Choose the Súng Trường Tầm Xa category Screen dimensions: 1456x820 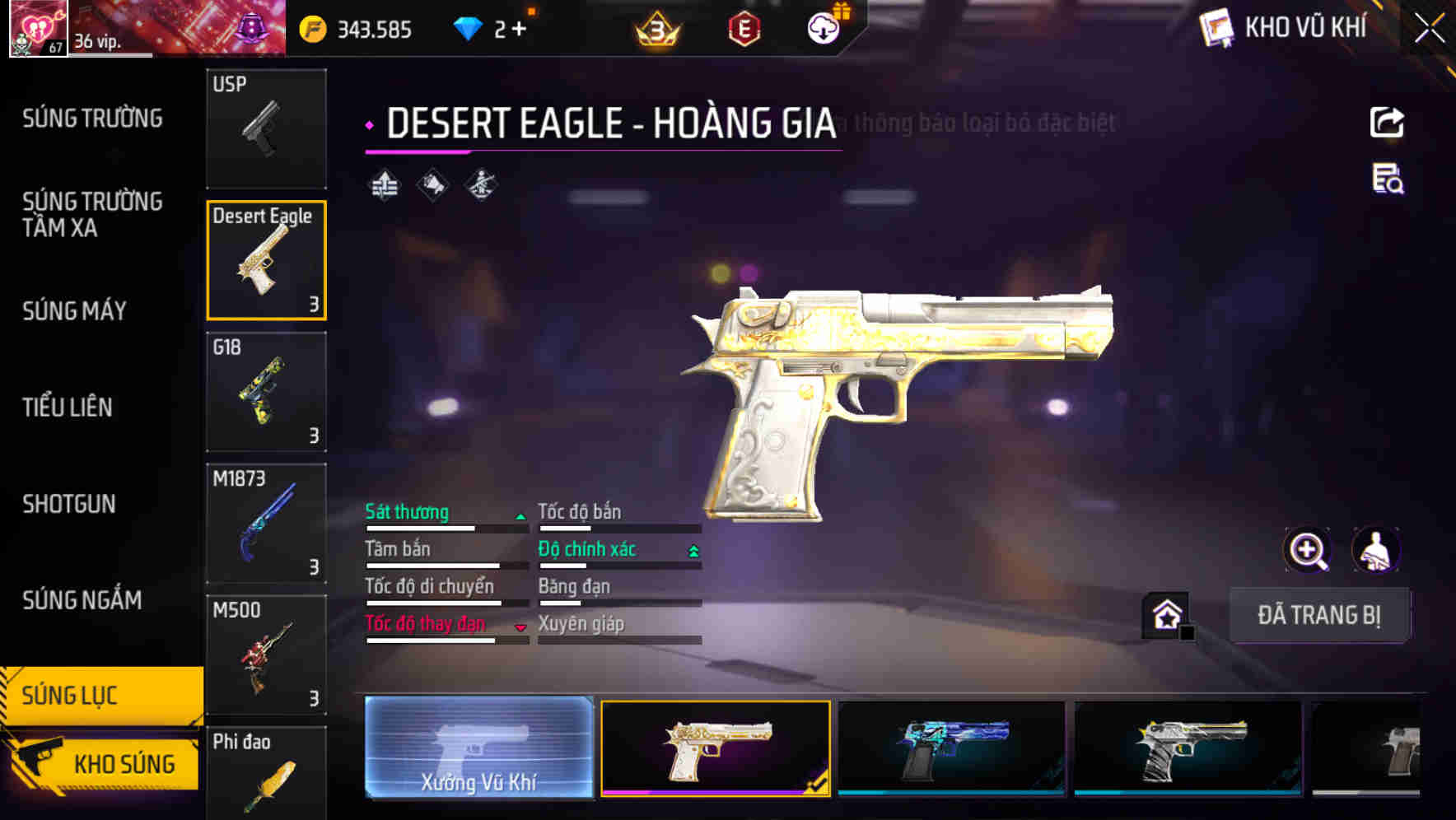92,214
